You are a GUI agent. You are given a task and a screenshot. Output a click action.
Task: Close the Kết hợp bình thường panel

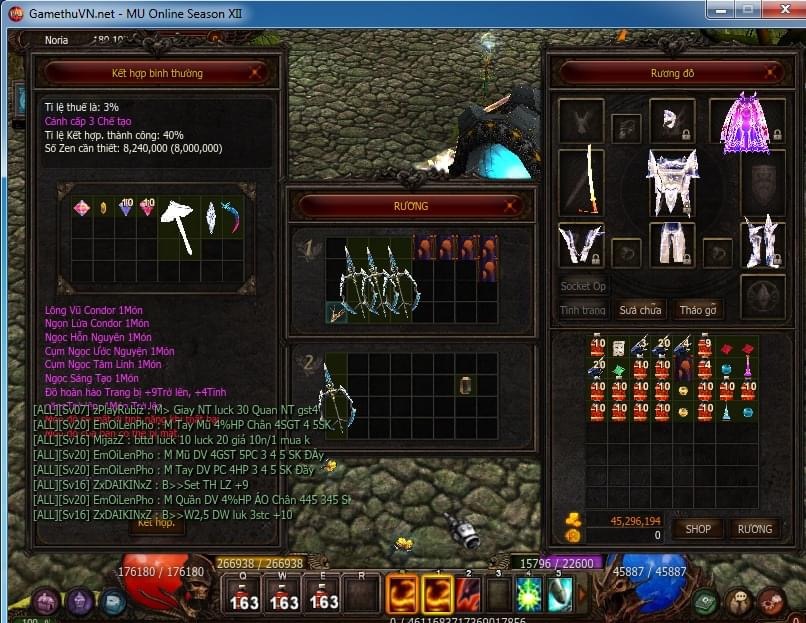pos(256,73)
